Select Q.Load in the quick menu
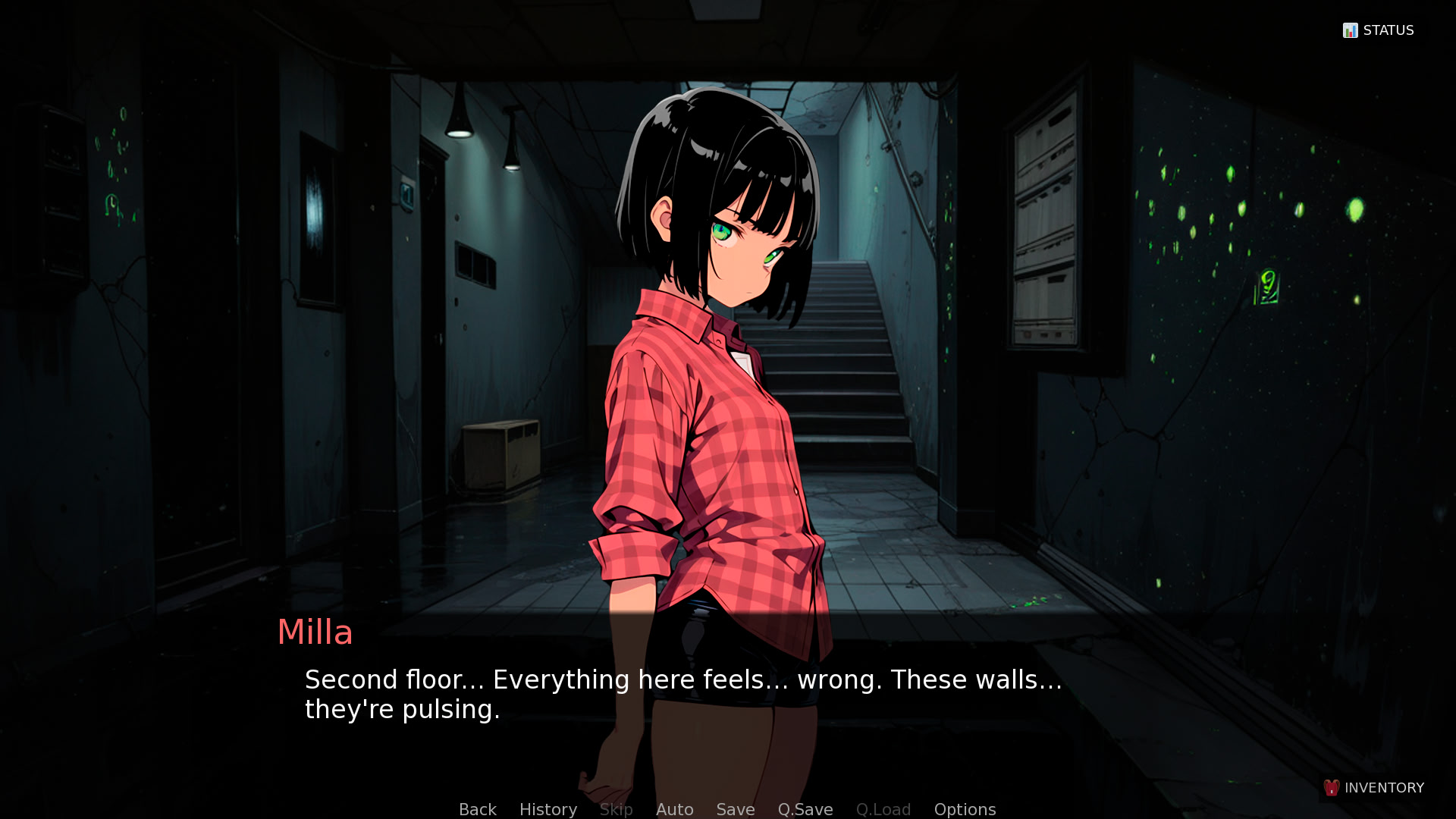The image size is (1456, 819). 883,809
